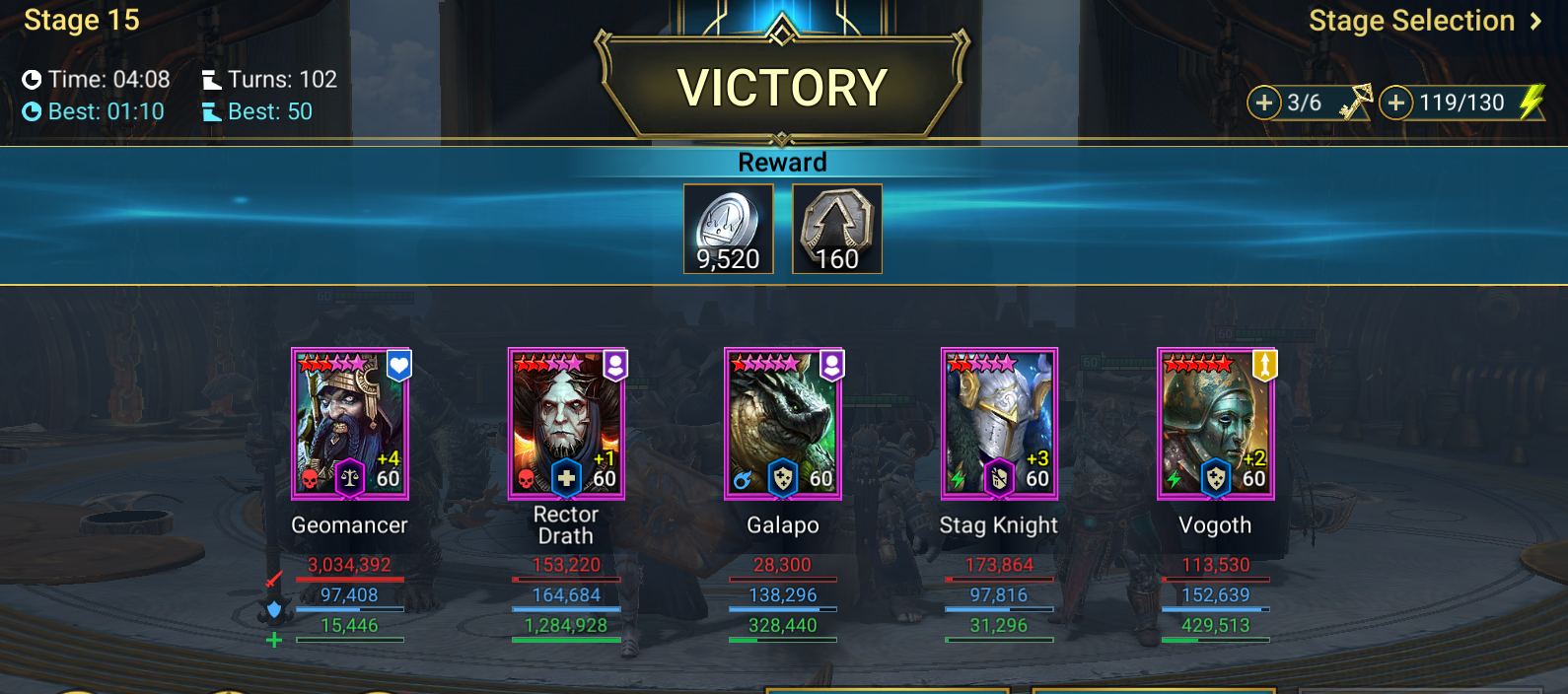The image size is (1568, 694).
Task: Select Galapo champion portrait
Action: click(x=783, y=424)
